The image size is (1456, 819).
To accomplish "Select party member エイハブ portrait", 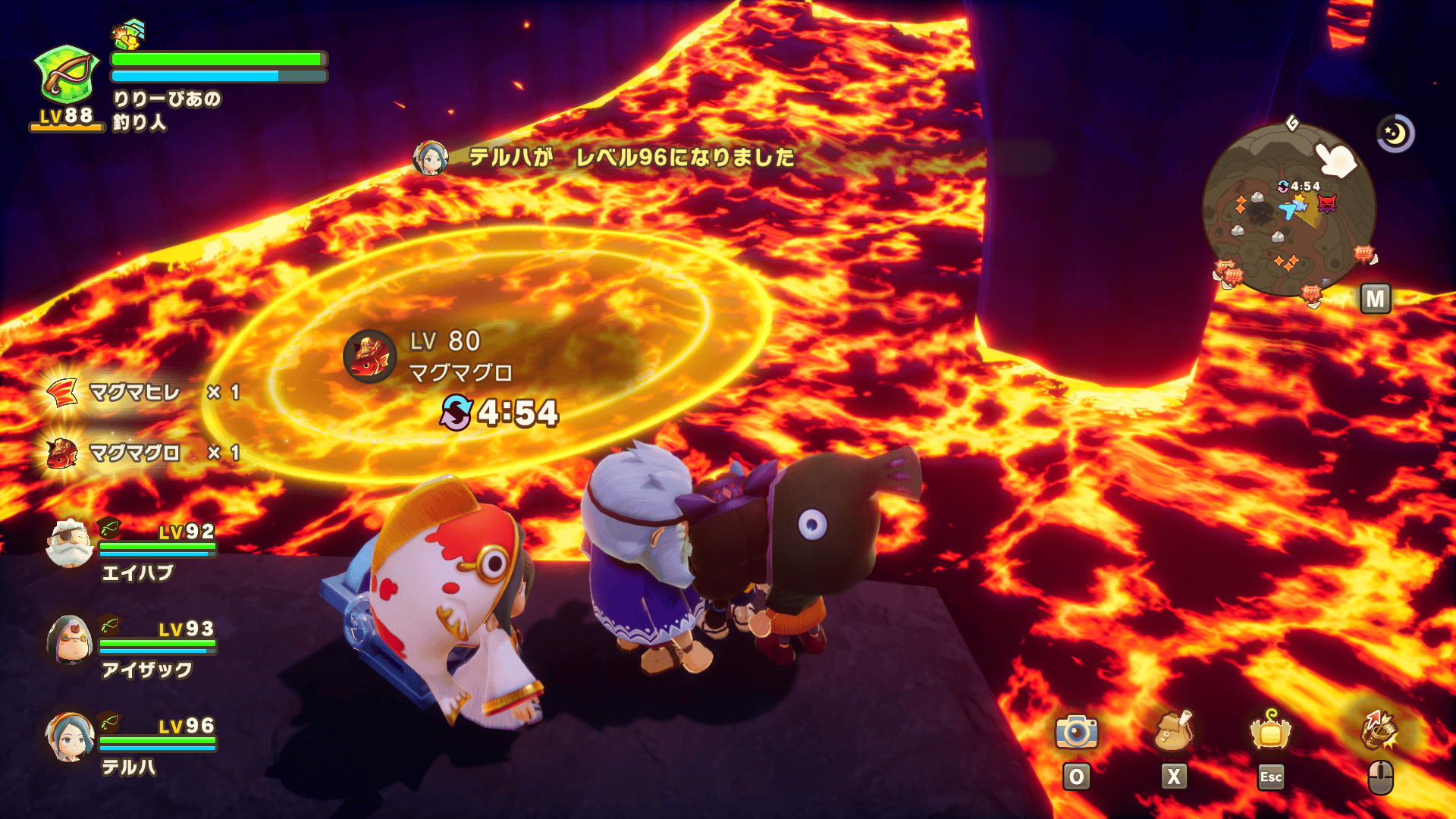I will click(x=69, y=543).
